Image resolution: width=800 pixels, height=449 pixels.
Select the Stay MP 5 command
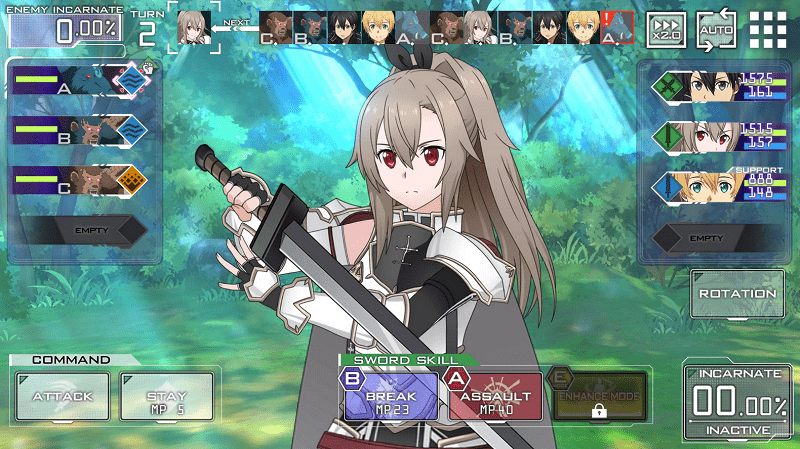[166, 396]
